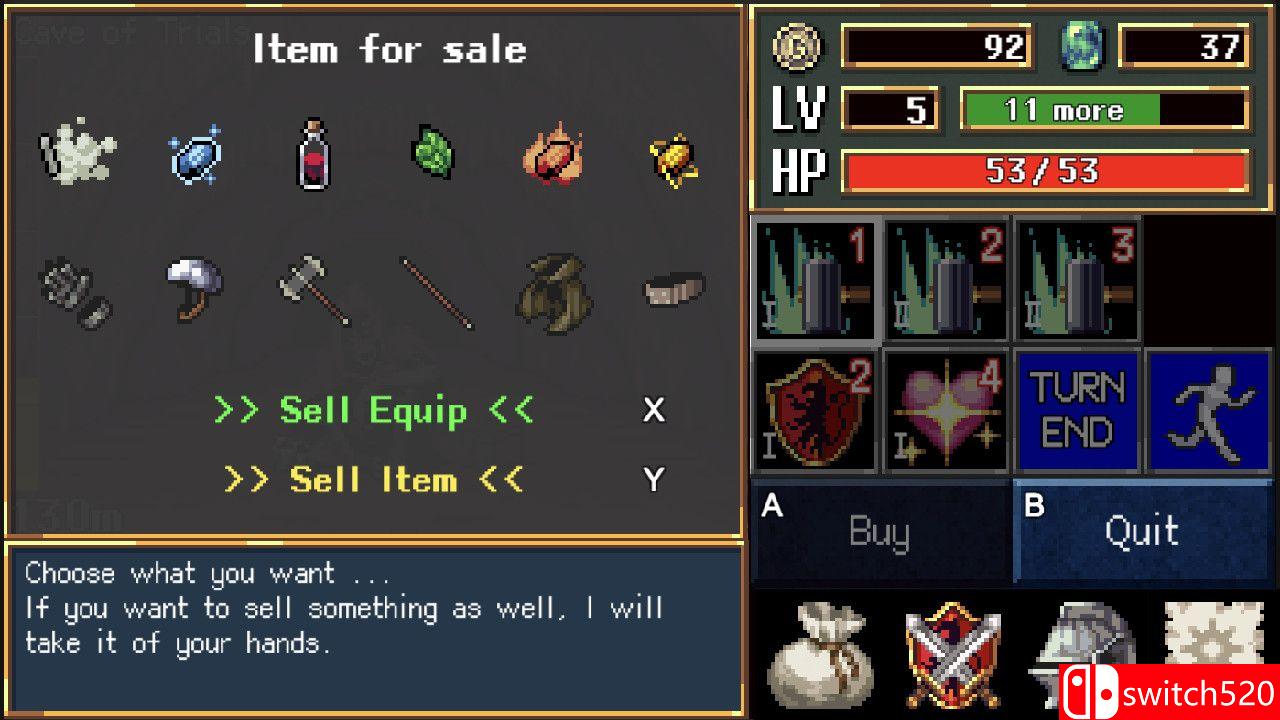The image size is (1280, 720).
Task: Select the war hammer for sale
Action: coord(314,290)
